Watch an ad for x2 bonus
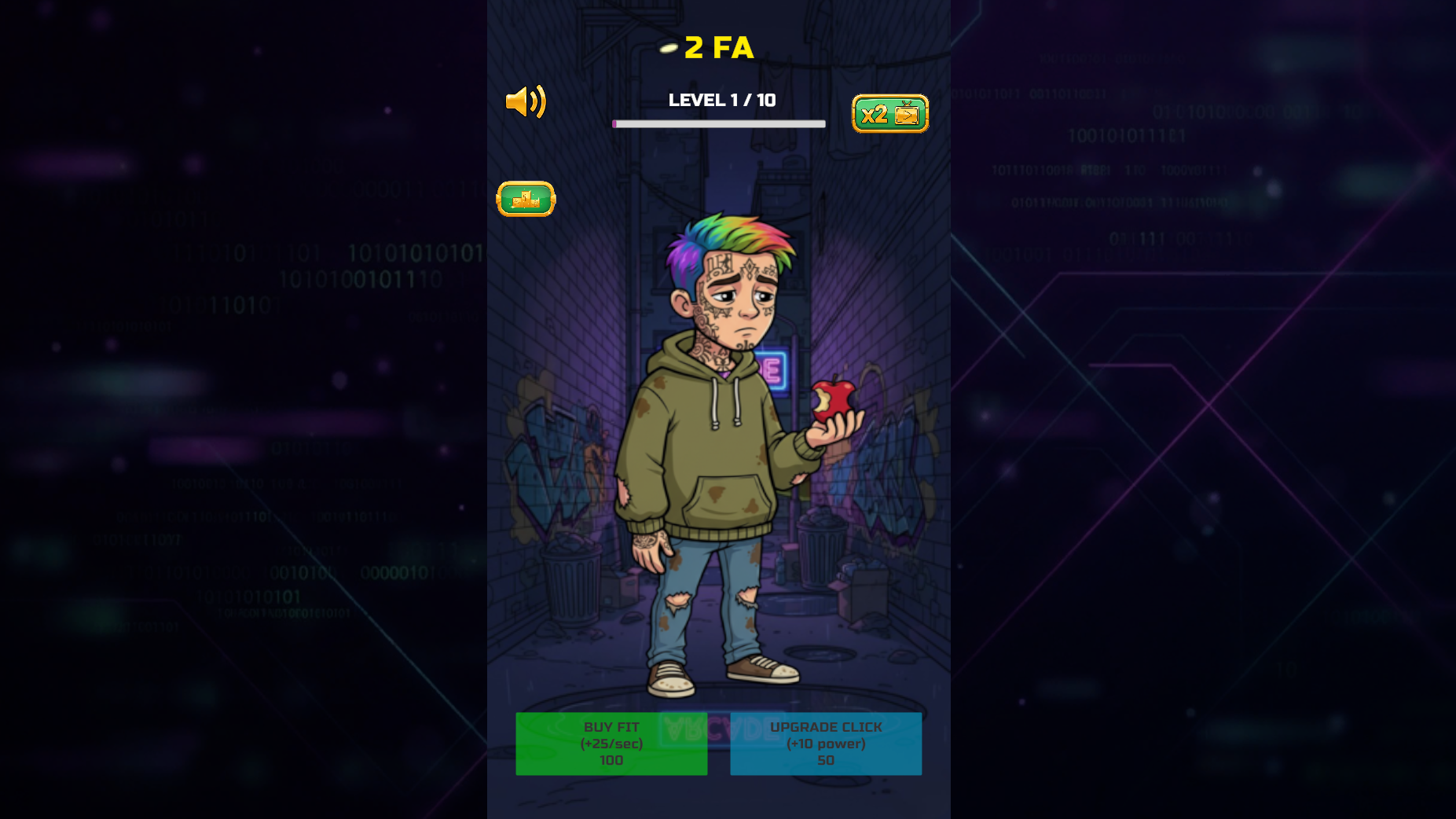Viewport: 1456px width, 819px height. click(x=890, y=113)
